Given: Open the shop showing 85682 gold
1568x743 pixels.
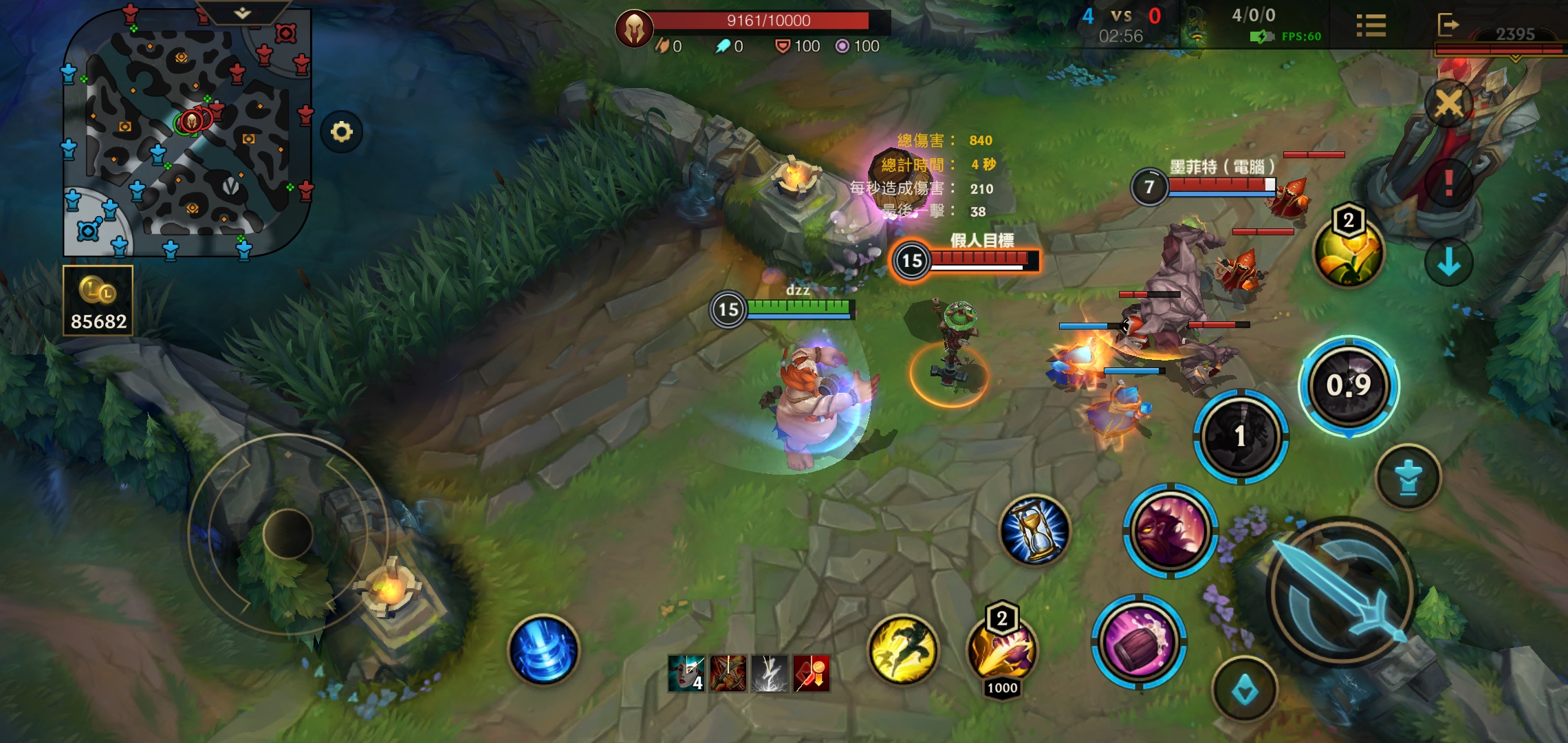Looking at the screenshot, I should 98,301.
